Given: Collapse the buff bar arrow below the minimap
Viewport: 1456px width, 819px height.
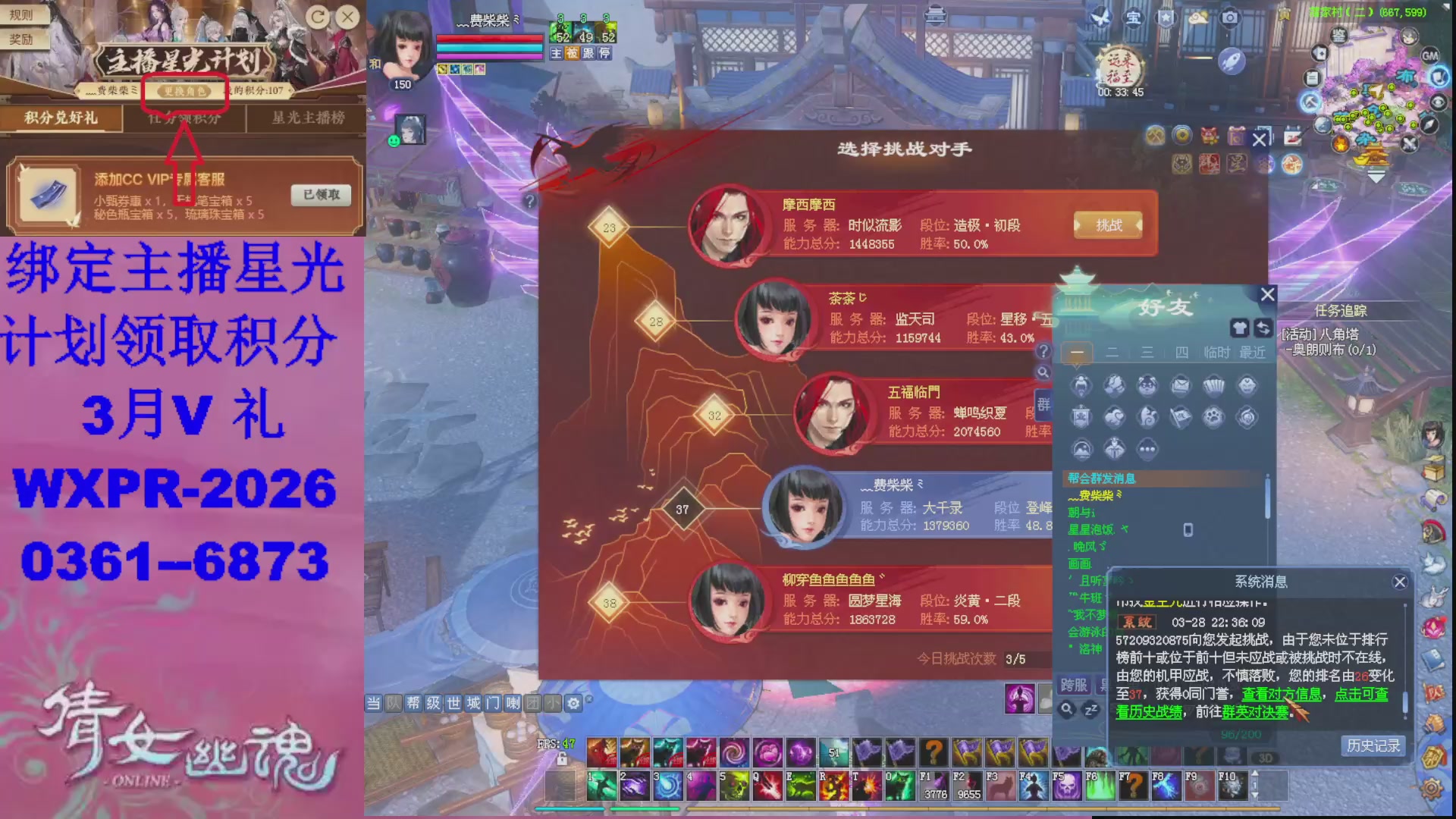Looking at the screenshot, I should (x=1376, y=177).
